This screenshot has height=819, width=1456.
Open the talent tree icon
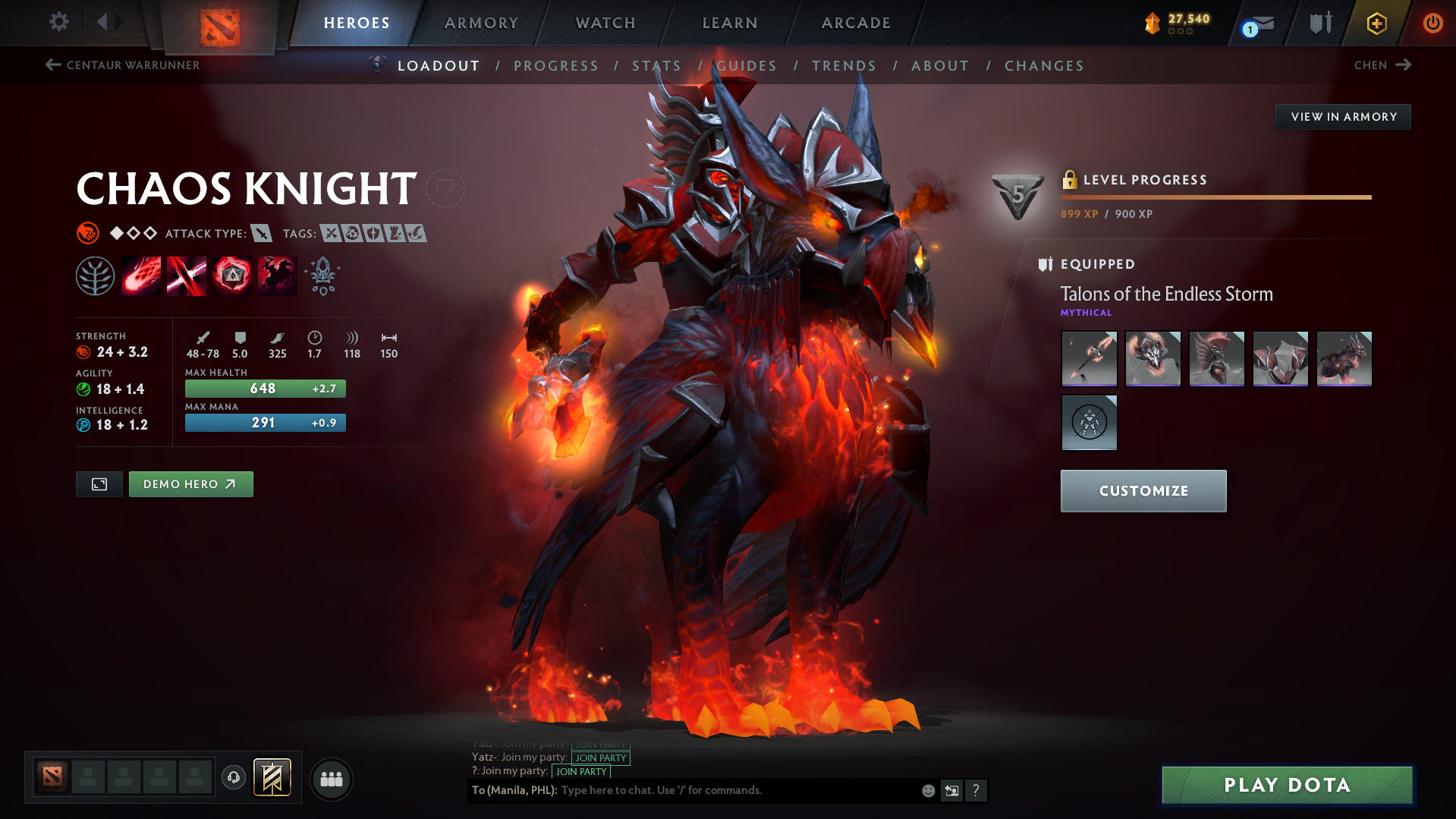point(95,275)
